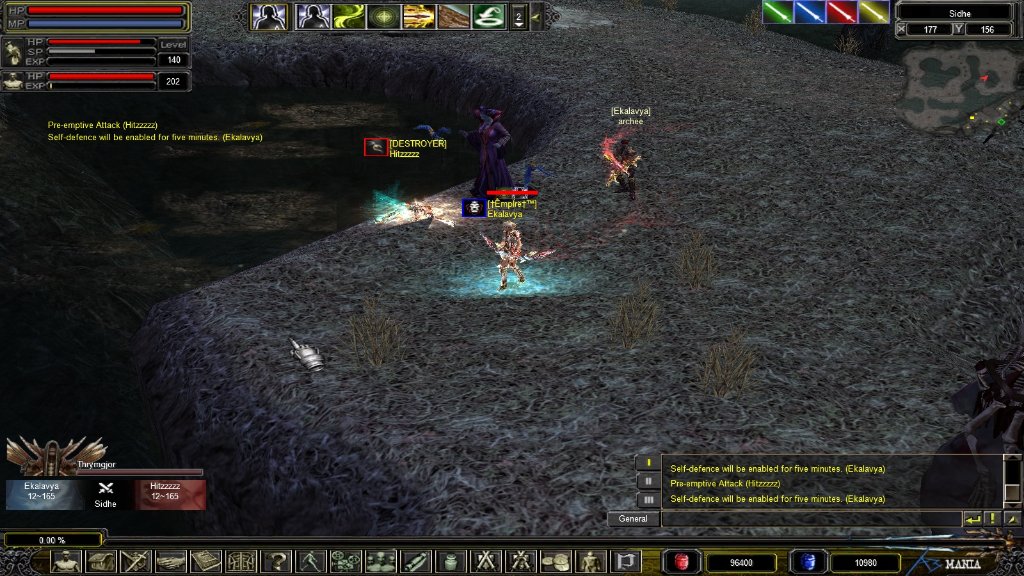Choose the yellow sword swatch

[x=874, y=12]
